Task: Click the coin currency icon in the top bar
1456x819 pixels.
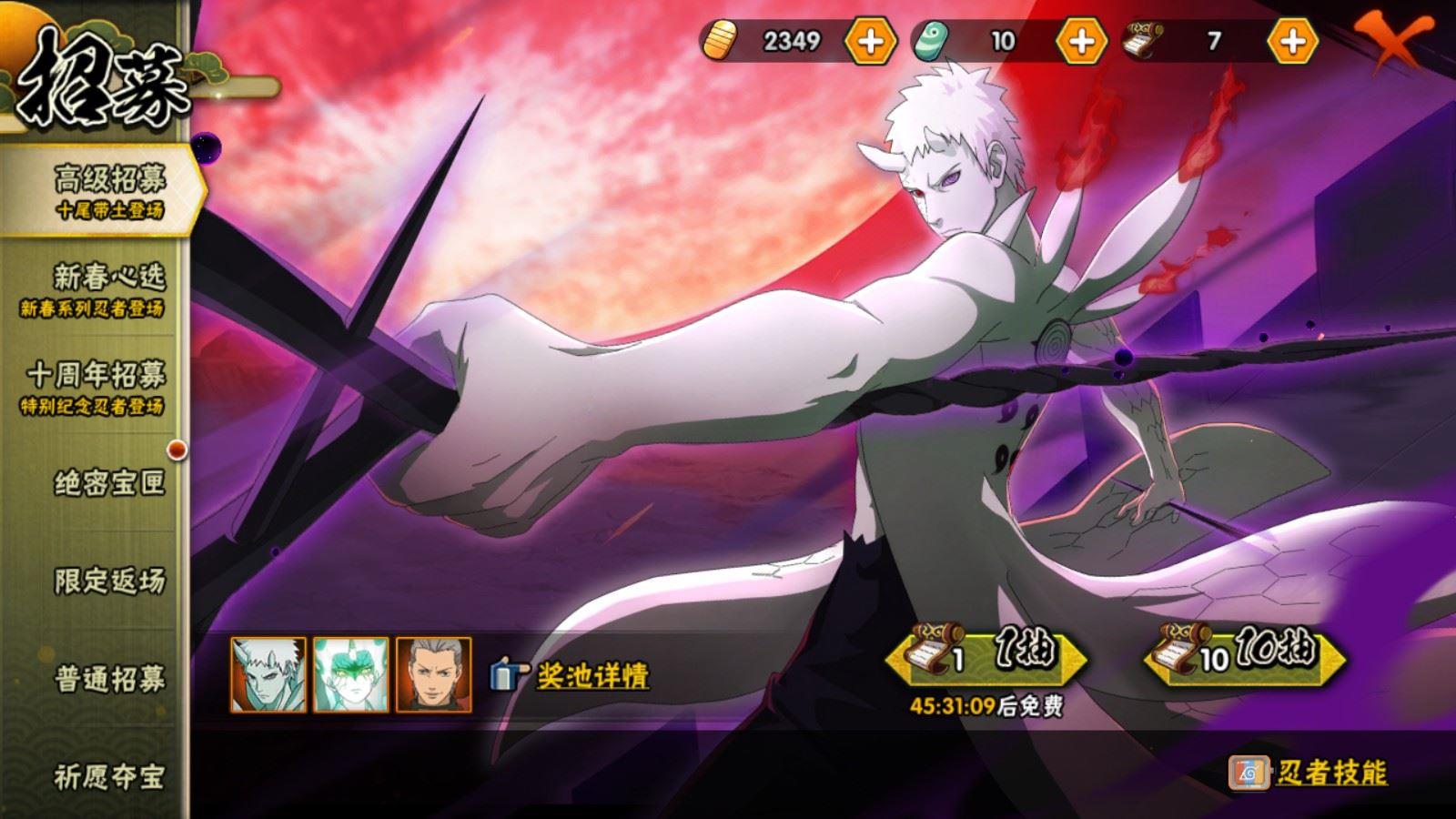Action: coord(722,40)
